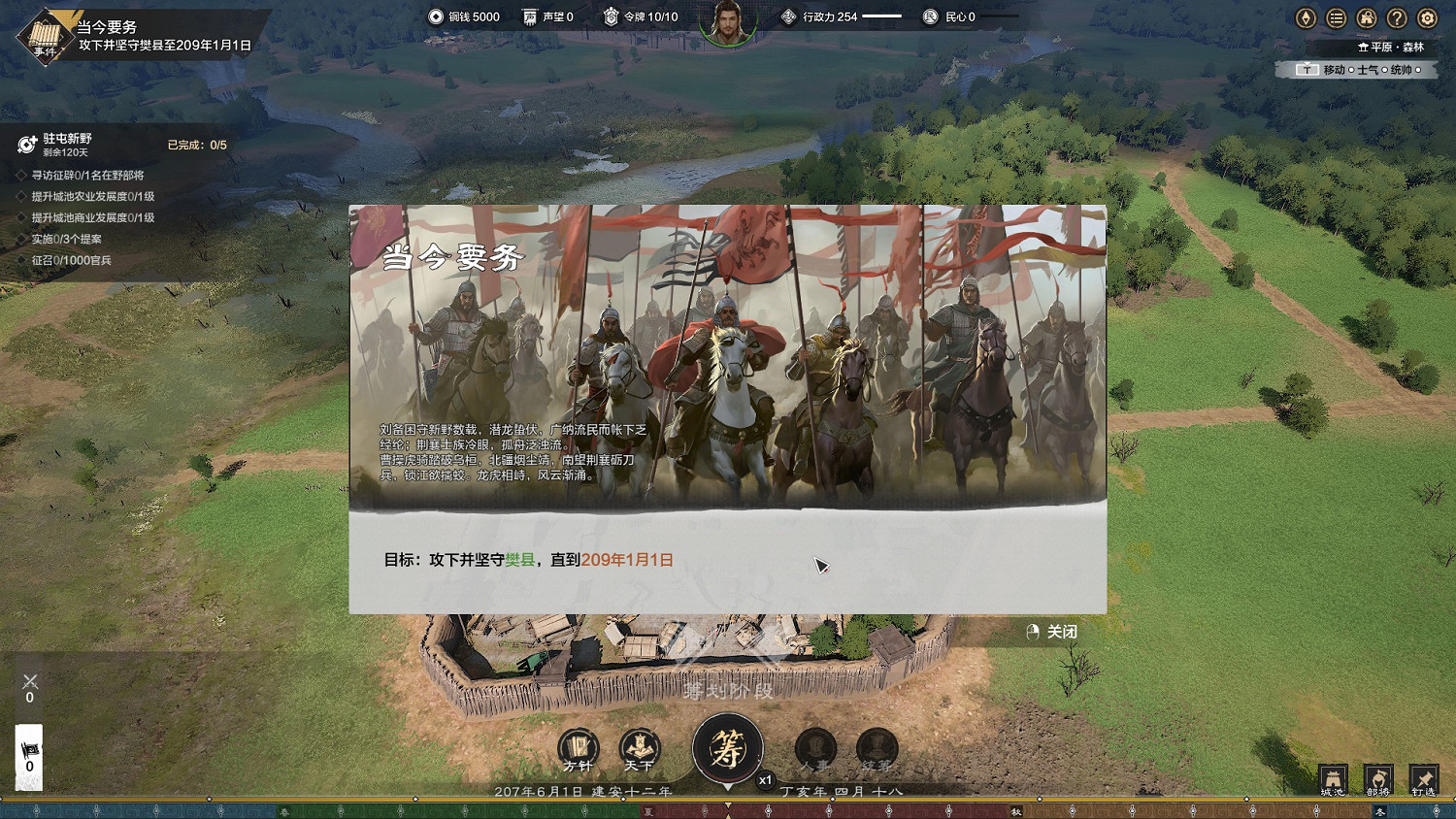The width and height of the screenshot is (1456, 819).
Task: Open the list menu icon top right
Action: coord(1335,17)
